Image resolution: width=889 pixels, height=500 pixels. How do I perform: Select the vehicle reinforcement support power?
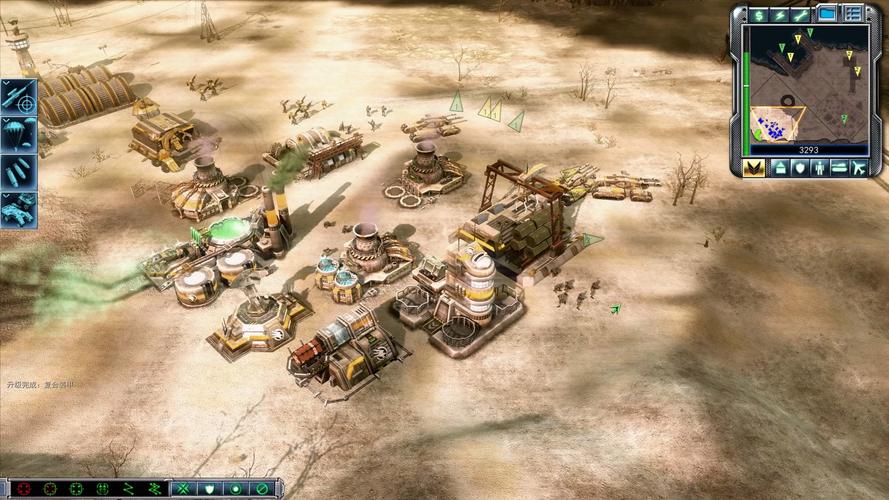pos(19,208)
